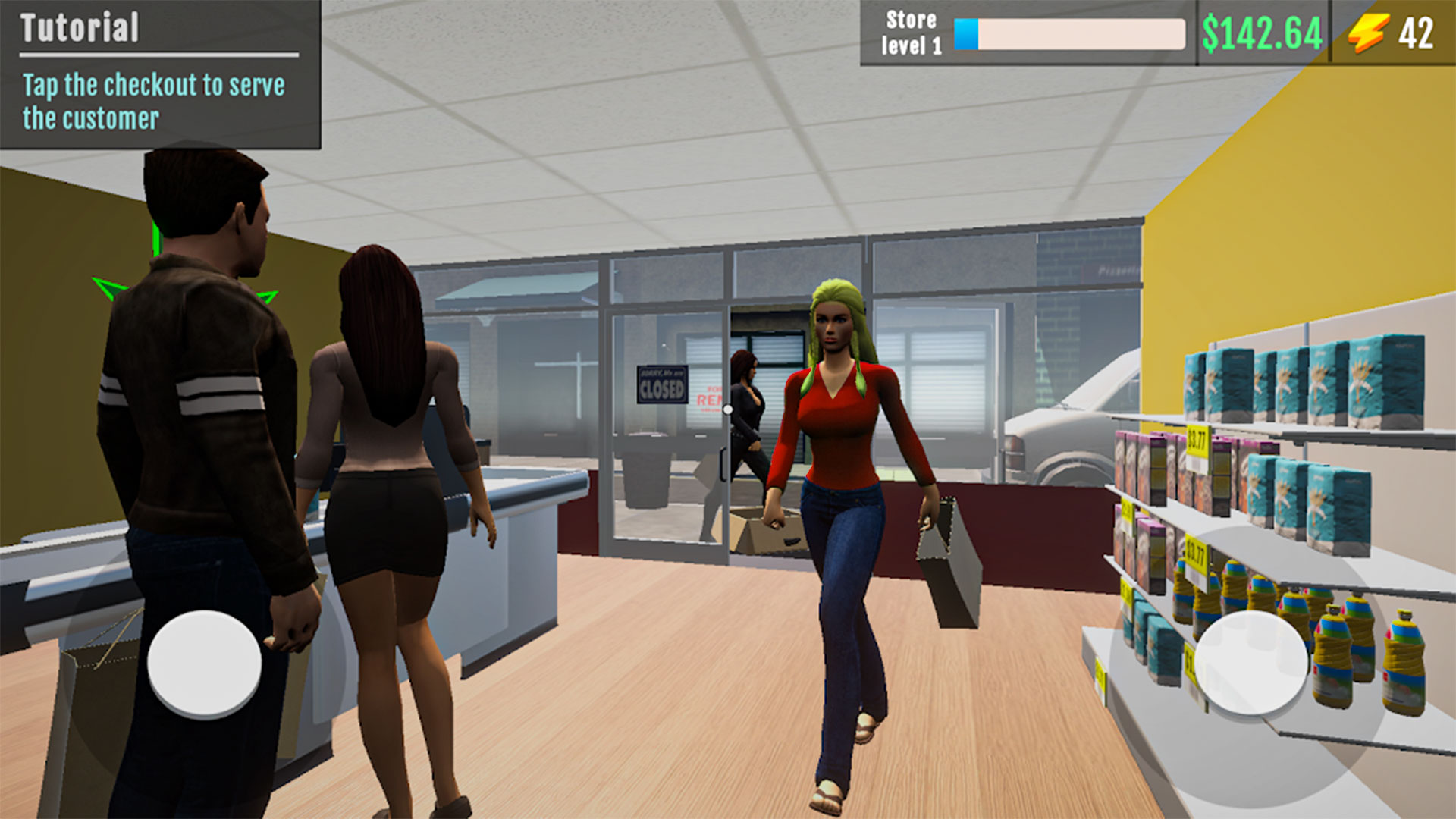The height and width of the screenshot is (819, 1456).
Task: Tap the Store level 1 indicator
Action: (x=910, y=33)
